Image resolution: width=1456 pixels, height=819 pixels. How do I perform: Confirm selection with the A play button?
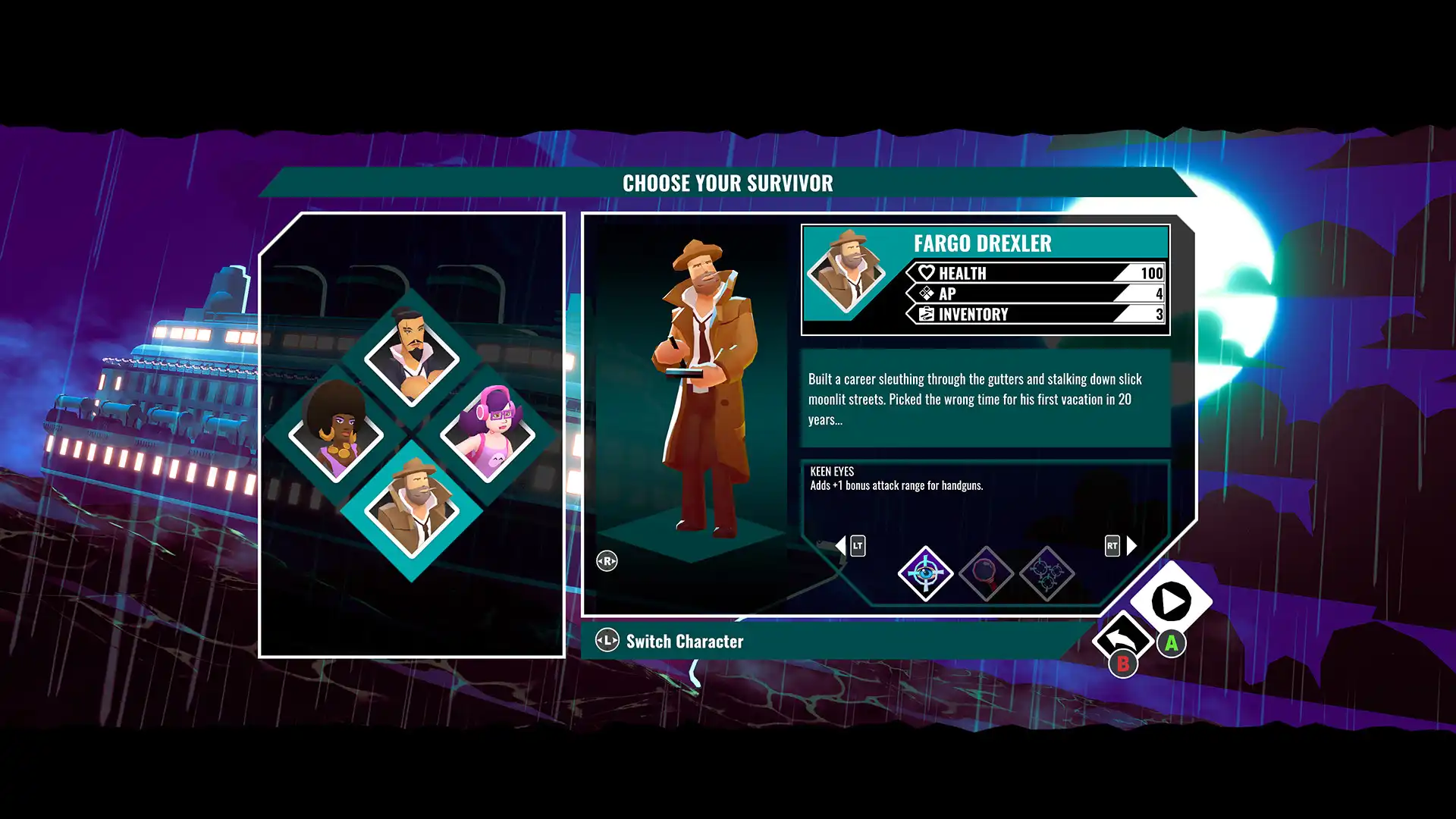pyautogui.click(x=1169, y=603)
